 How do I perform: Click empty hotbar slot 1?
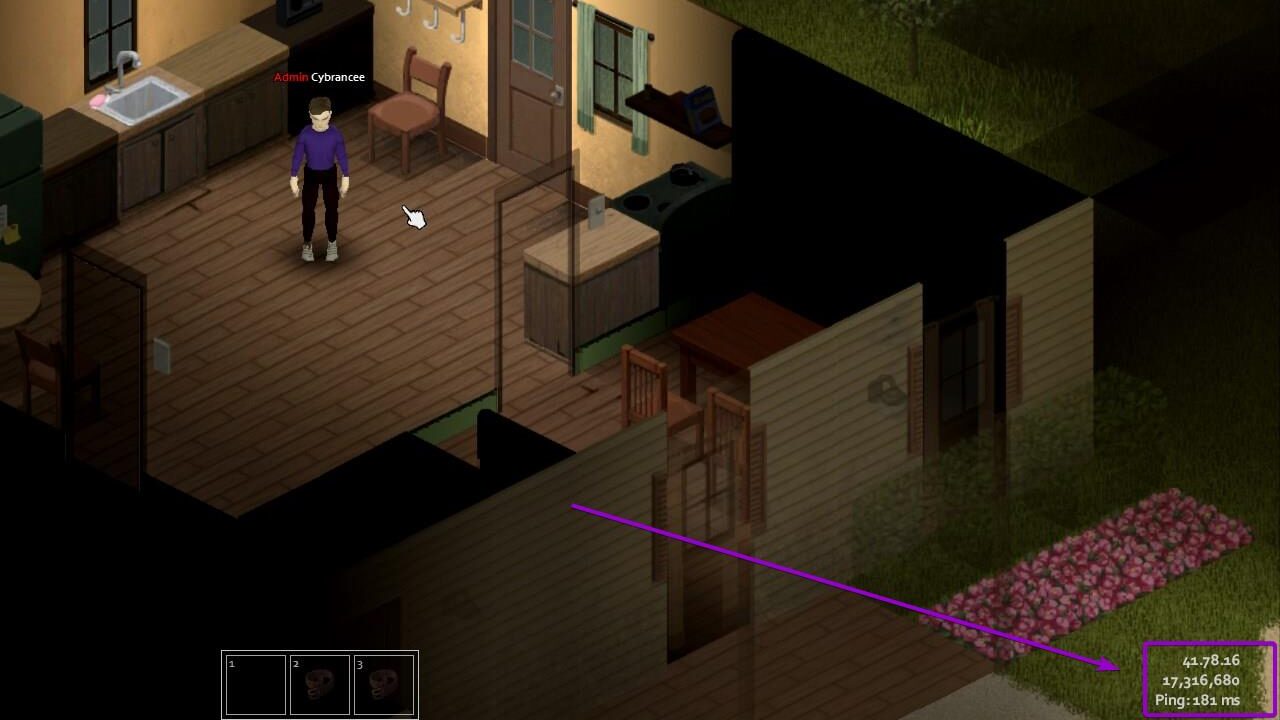pyautogui.click(x=256, y=685)
